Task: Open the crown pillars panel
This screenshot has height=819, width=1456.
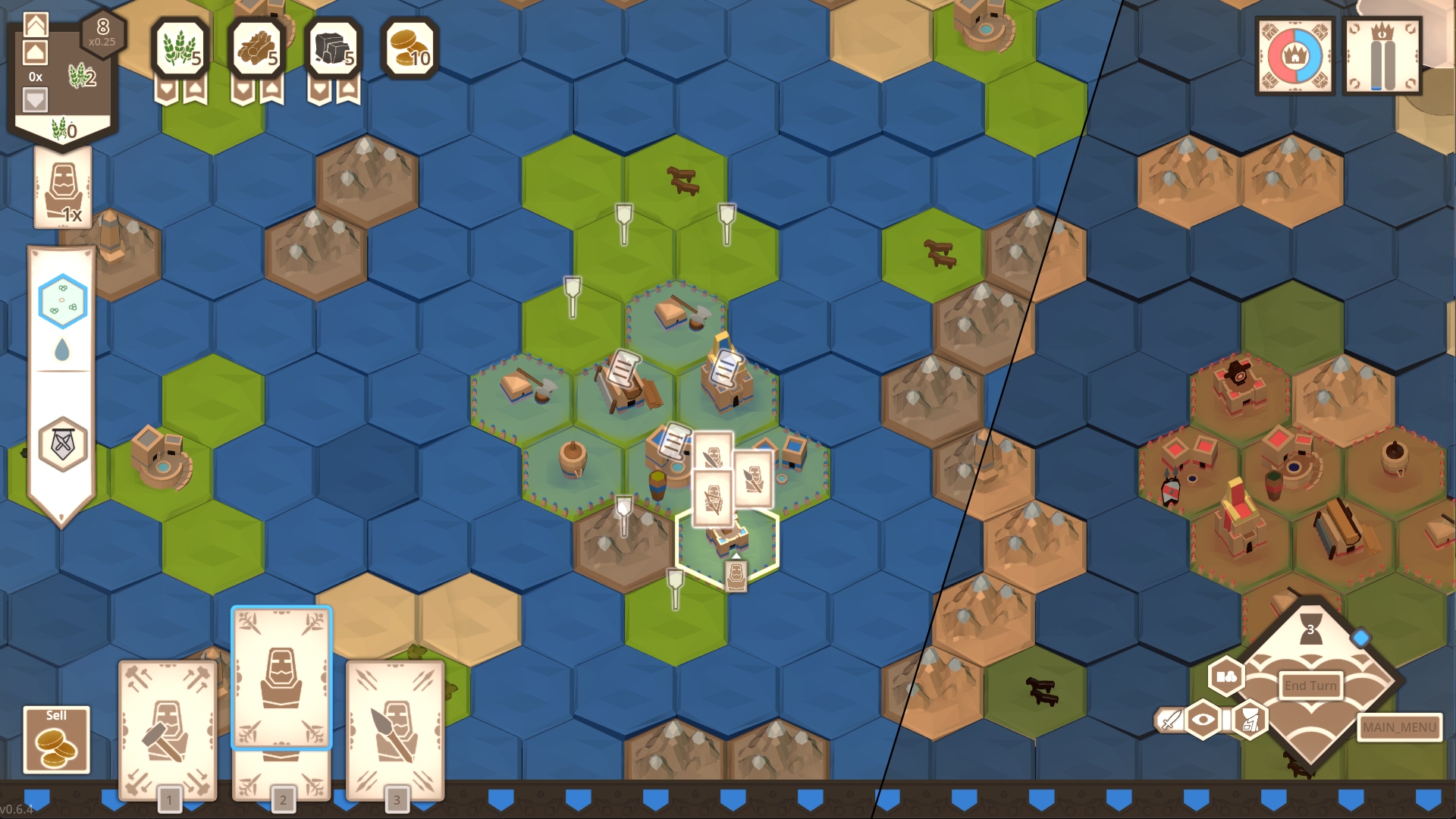Action: coord(1382,56)
